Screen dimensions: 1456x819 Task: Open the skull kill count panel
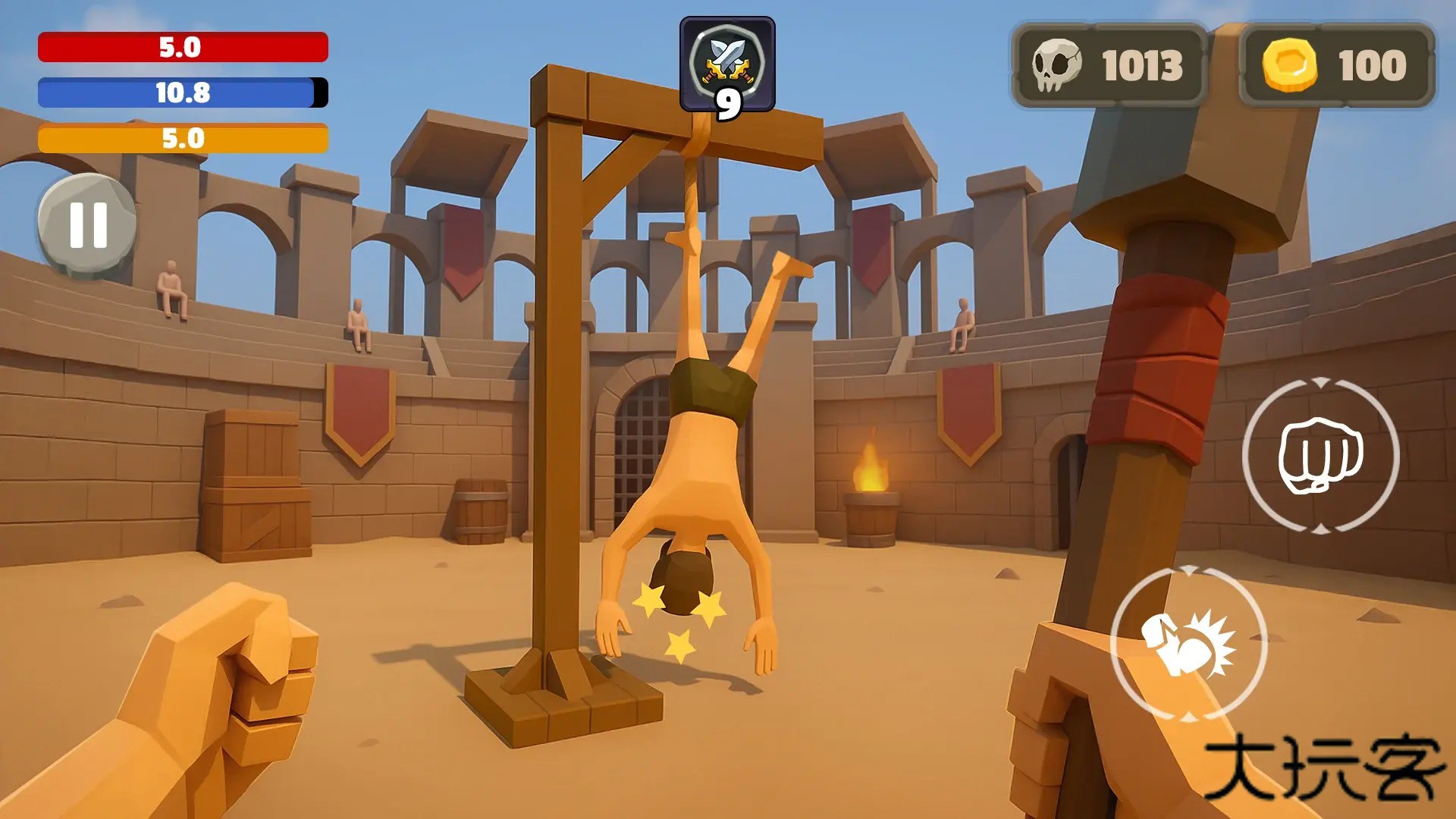click(x=1109, y=65)
